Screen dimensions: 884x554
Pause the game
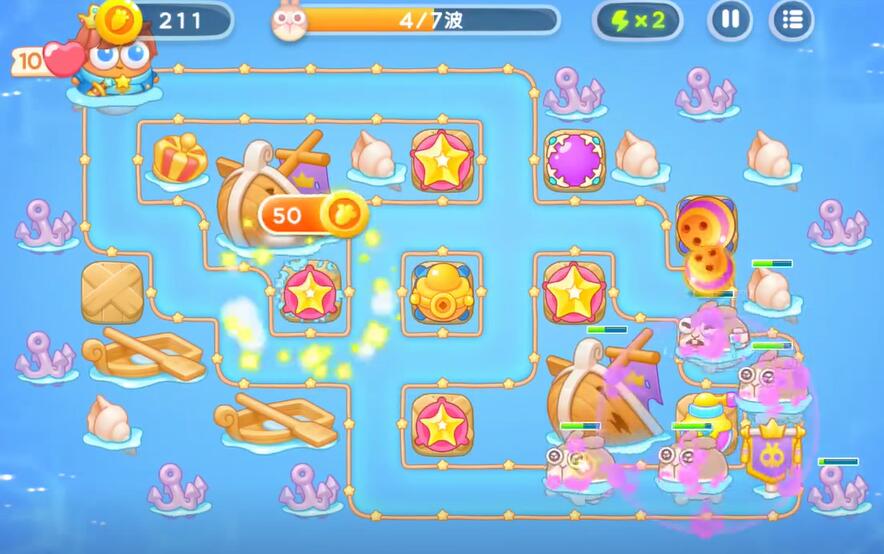pos(730,20)
